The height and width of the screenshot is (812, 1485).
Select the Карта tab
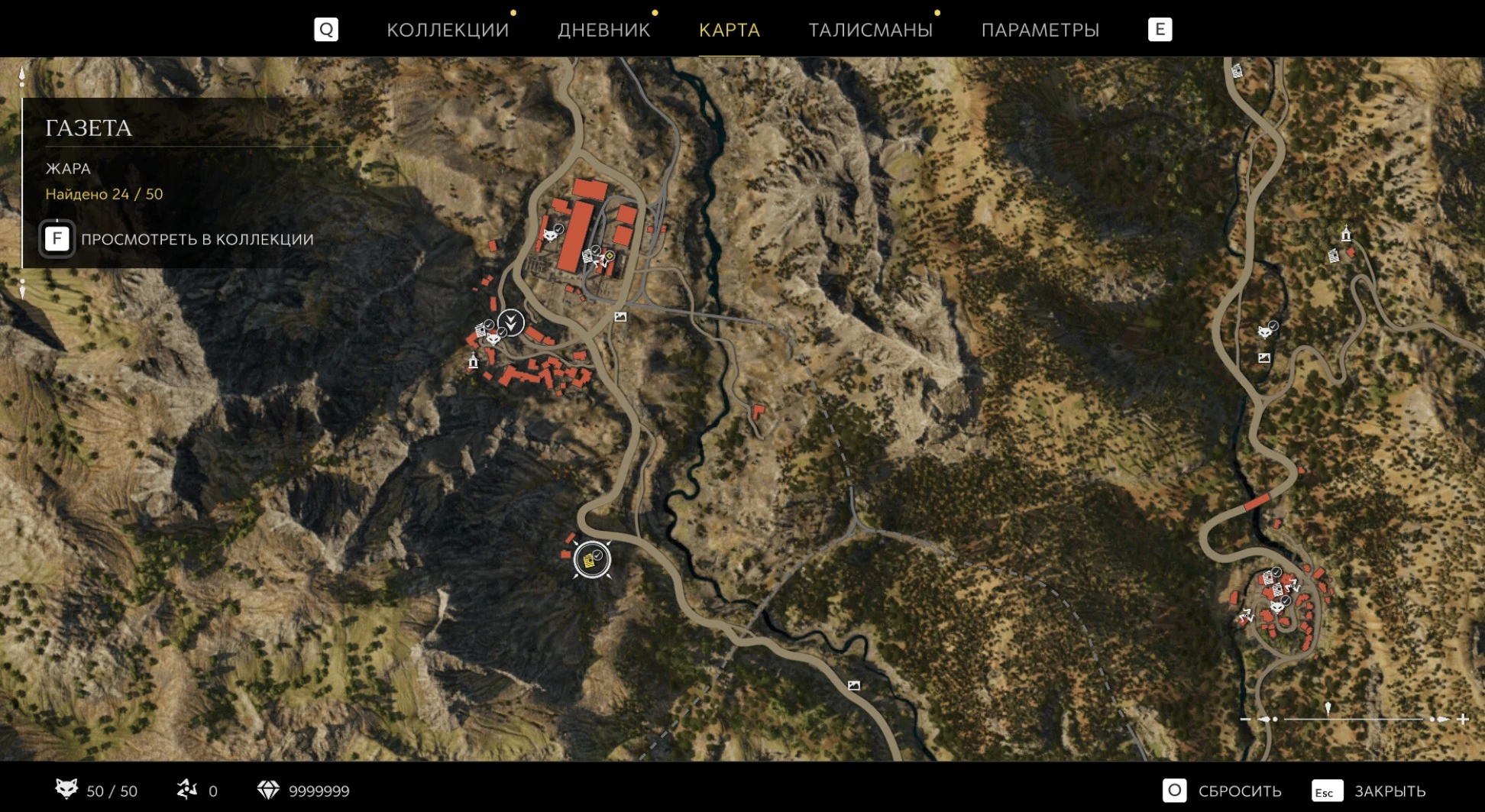[729, 30]
